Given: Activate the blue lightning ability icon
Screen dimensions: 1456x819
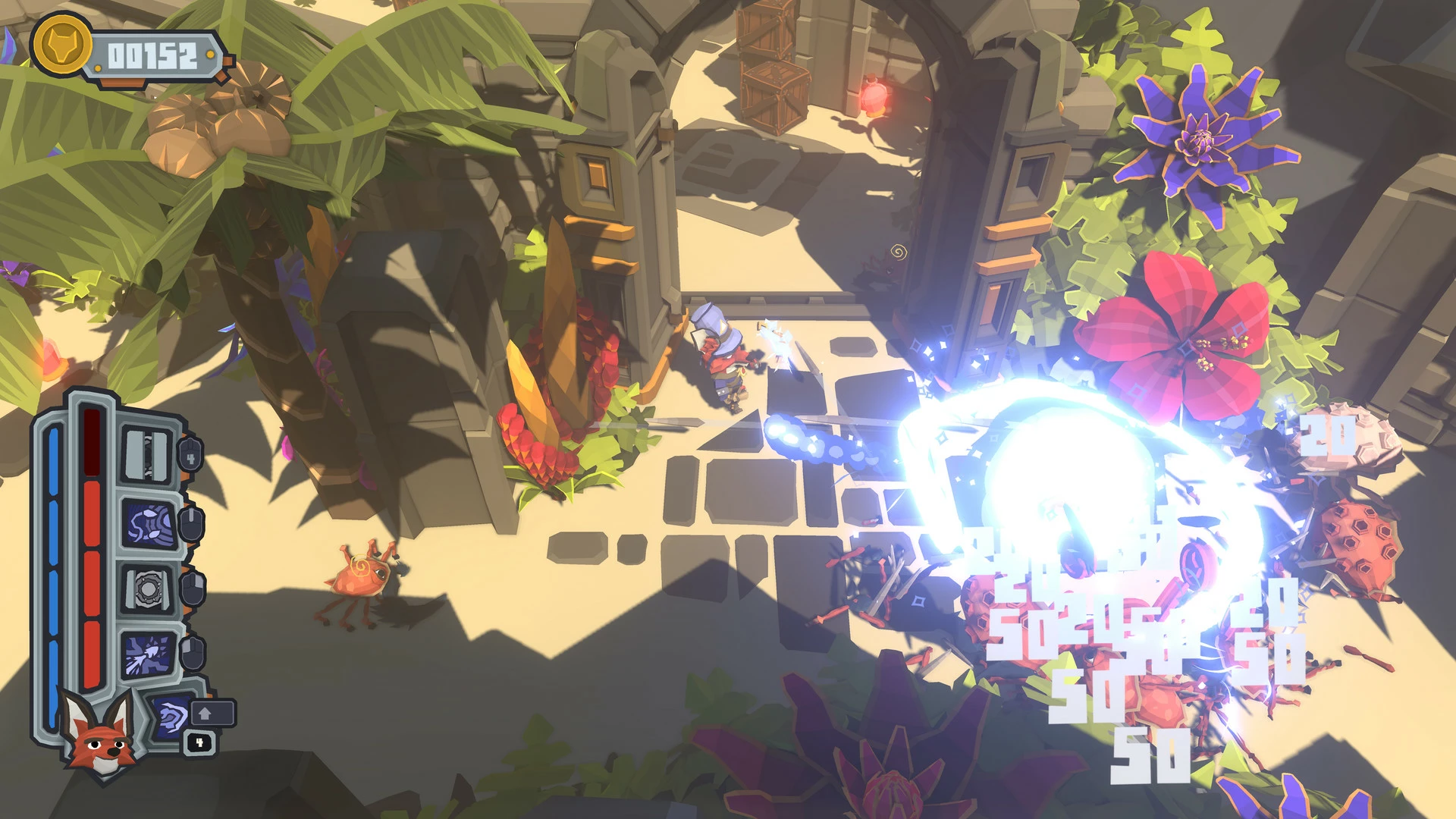Looking at the screenshot, I should tap(149, 523).
